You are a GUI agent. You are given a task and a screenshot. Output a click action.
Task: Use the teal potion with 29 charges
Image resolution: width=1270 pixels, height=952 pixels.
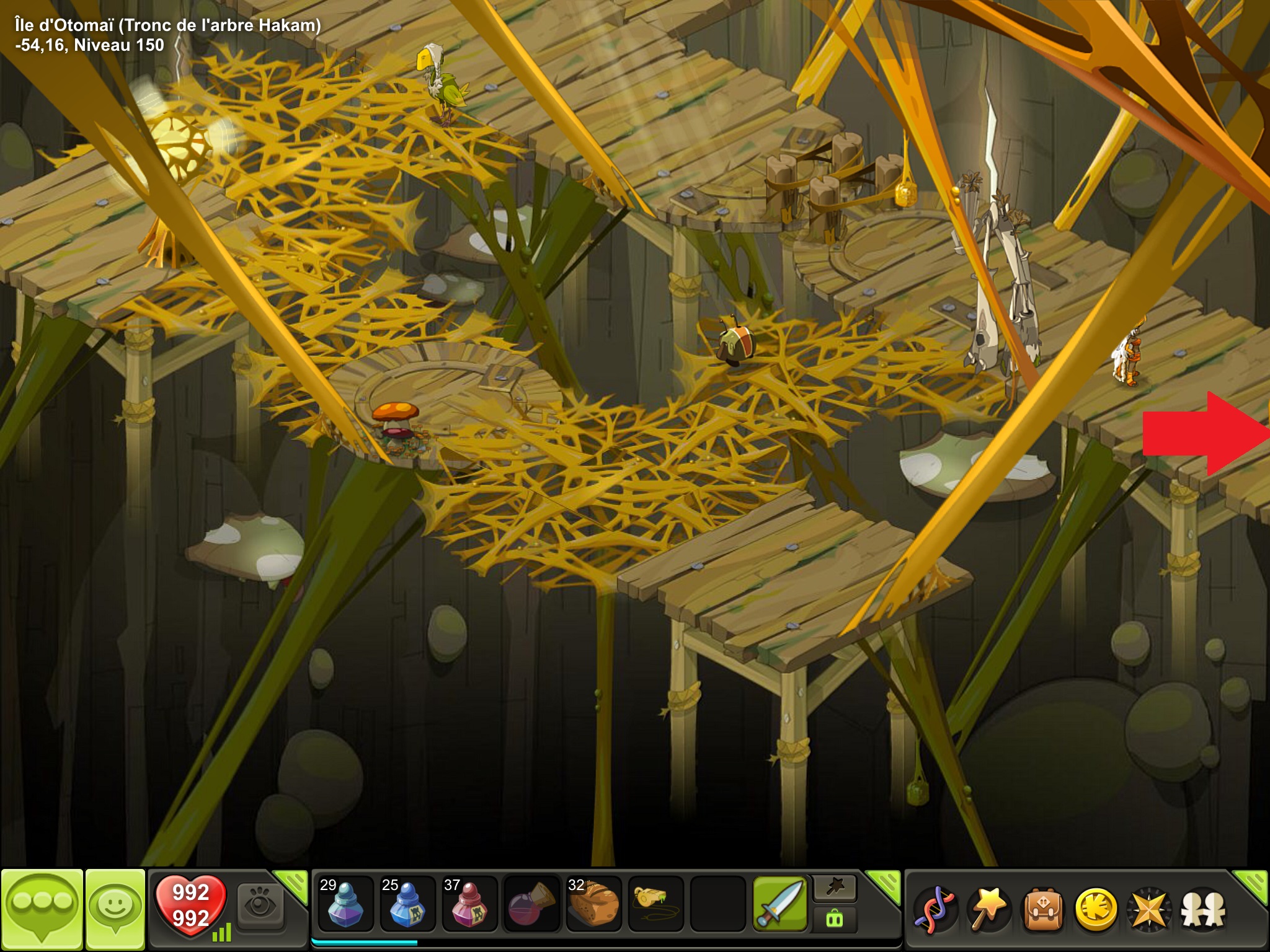click(x=345, y=904)
